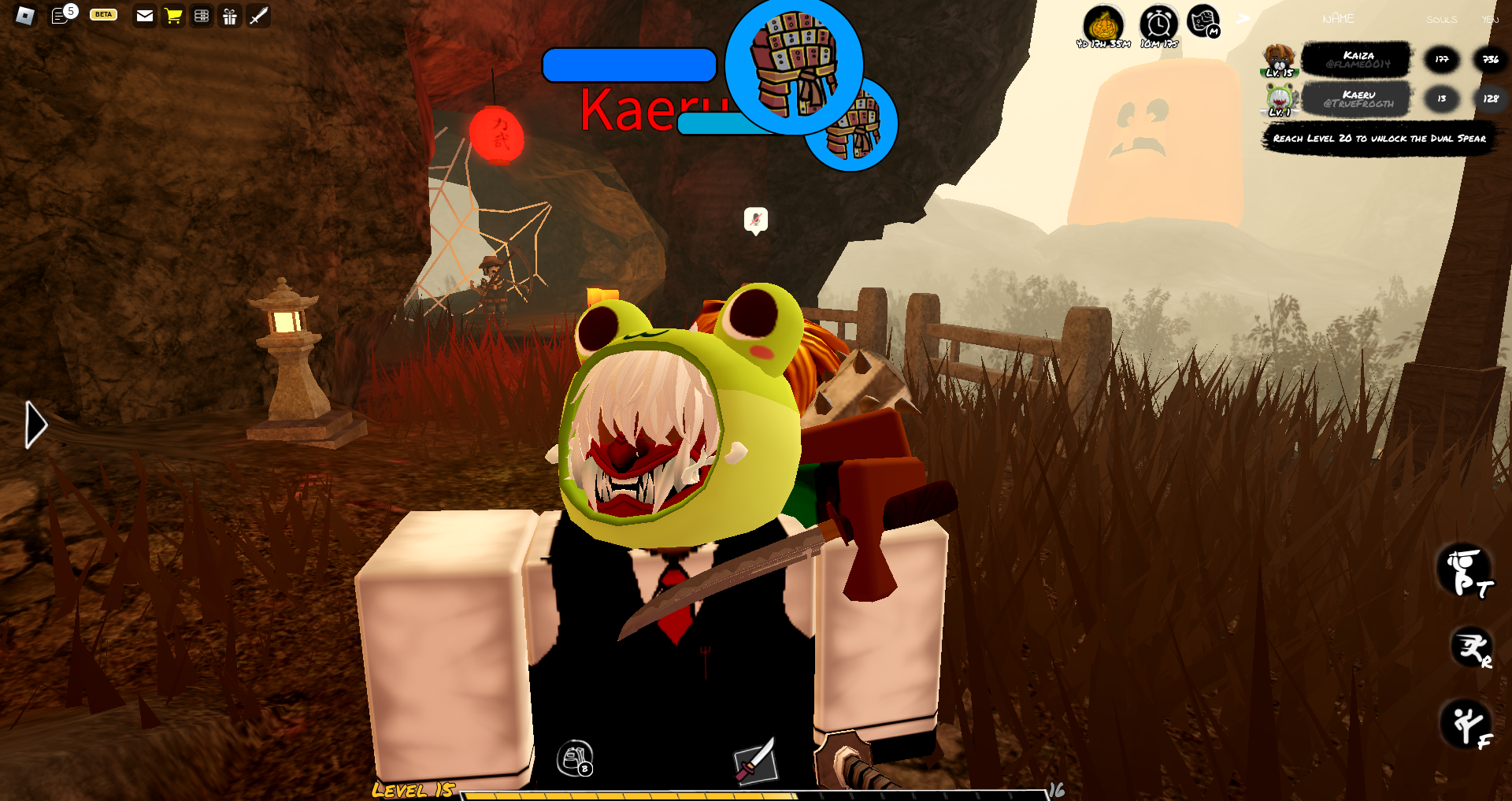Open the Roblox chat with 5 notifications
The image size is (1512, 801).
[61, 16]
